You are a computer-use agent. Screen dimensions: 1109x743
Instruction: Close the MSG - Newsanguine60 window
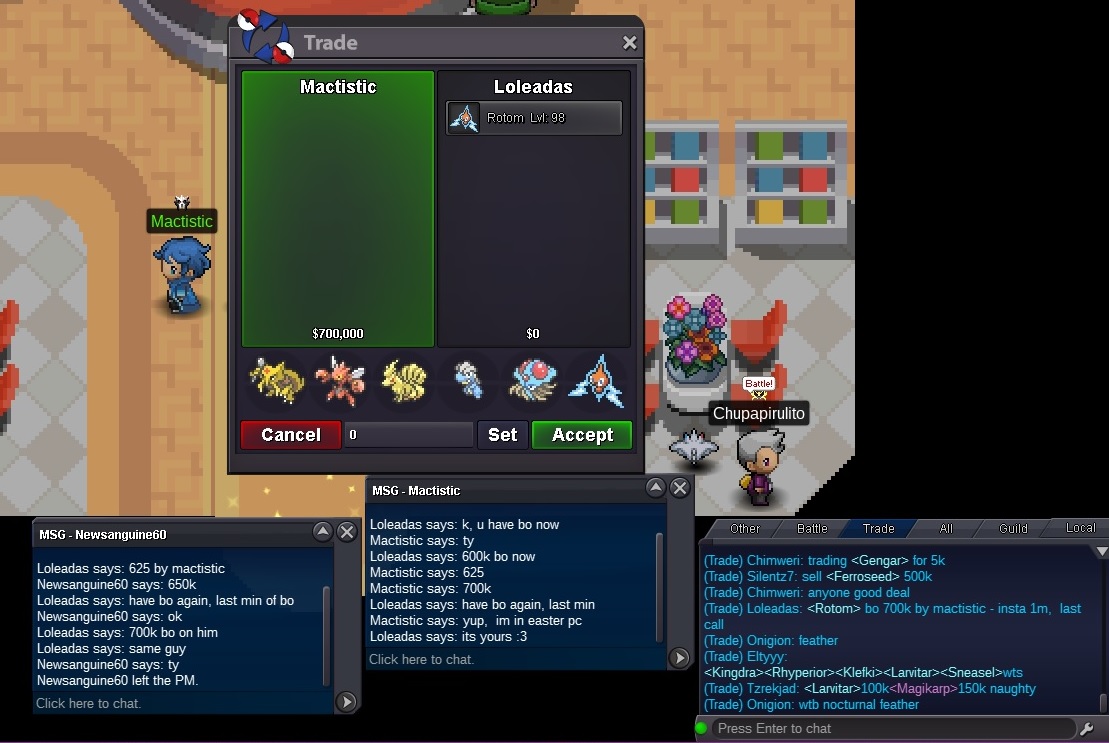(x=347, y=532)
